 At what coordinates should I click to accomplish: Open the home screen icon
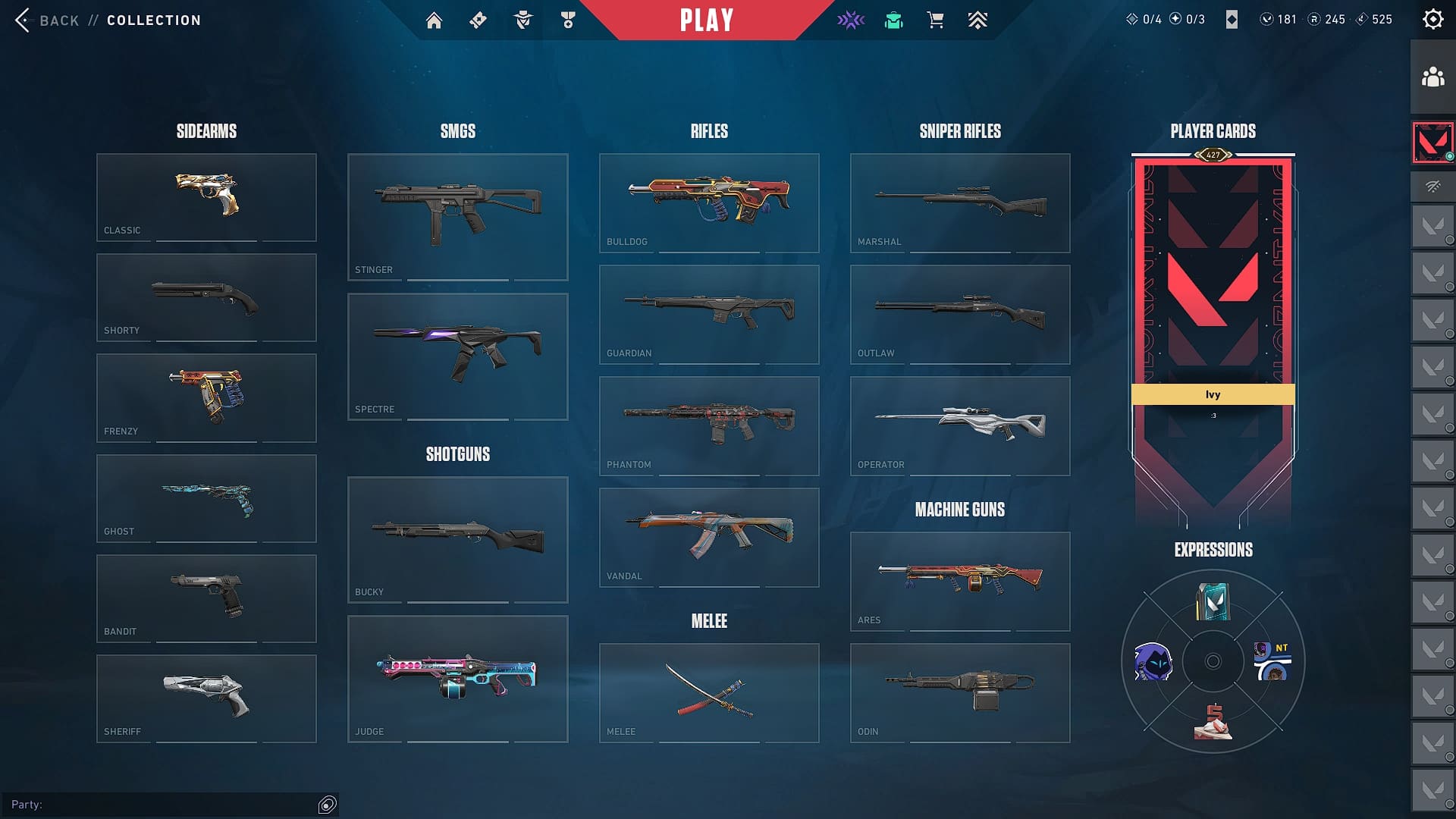coord(434,20)
